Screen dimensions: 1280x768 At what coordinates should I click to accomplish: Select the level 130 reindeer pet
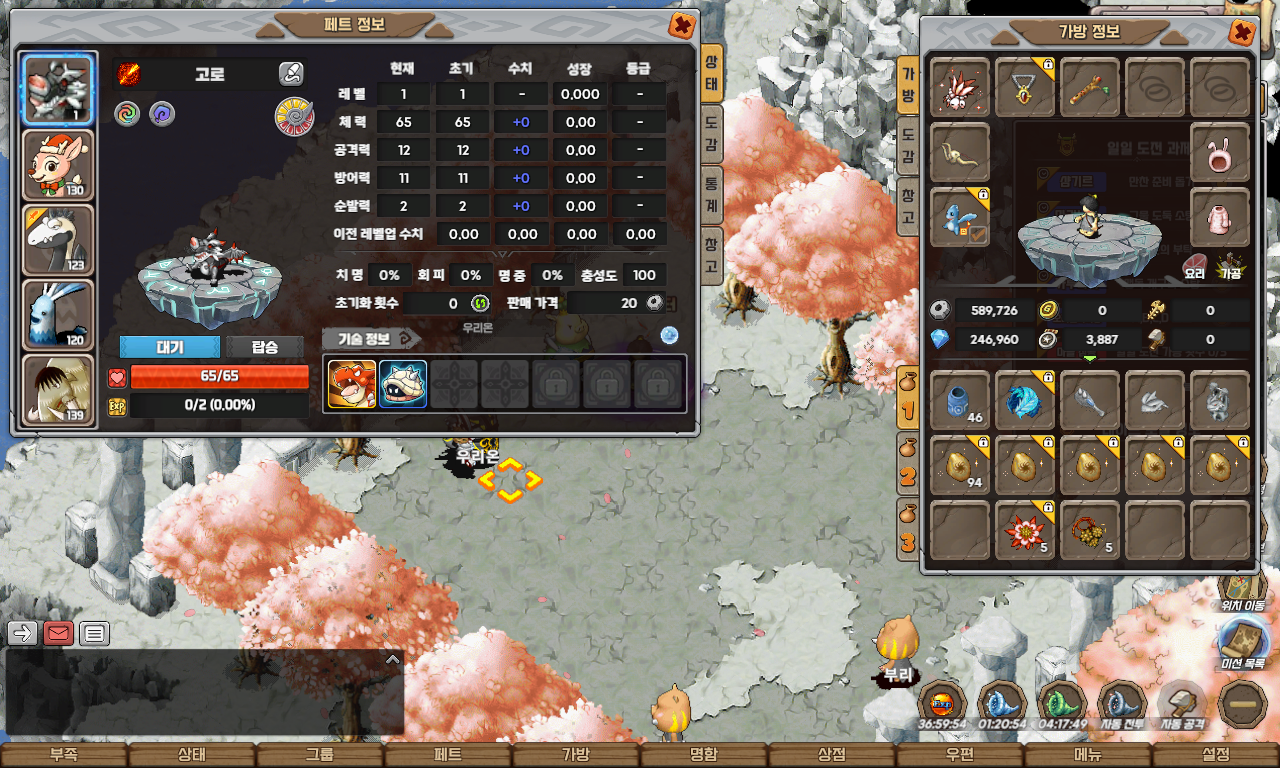coord(59,166)
